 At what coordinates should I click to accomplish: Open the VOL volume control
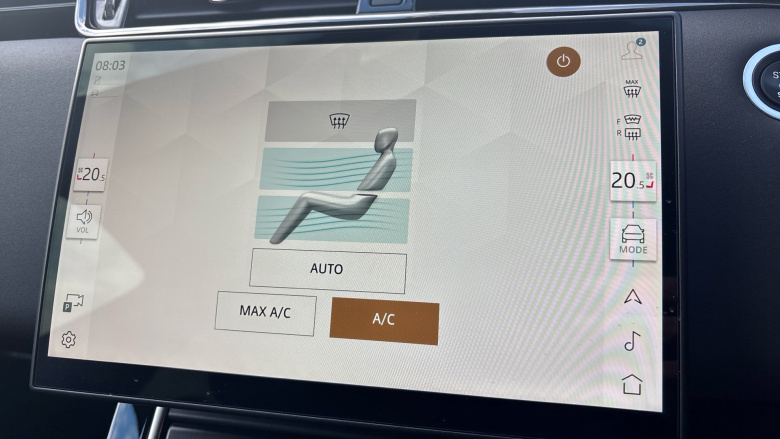(x=84, y=221)
